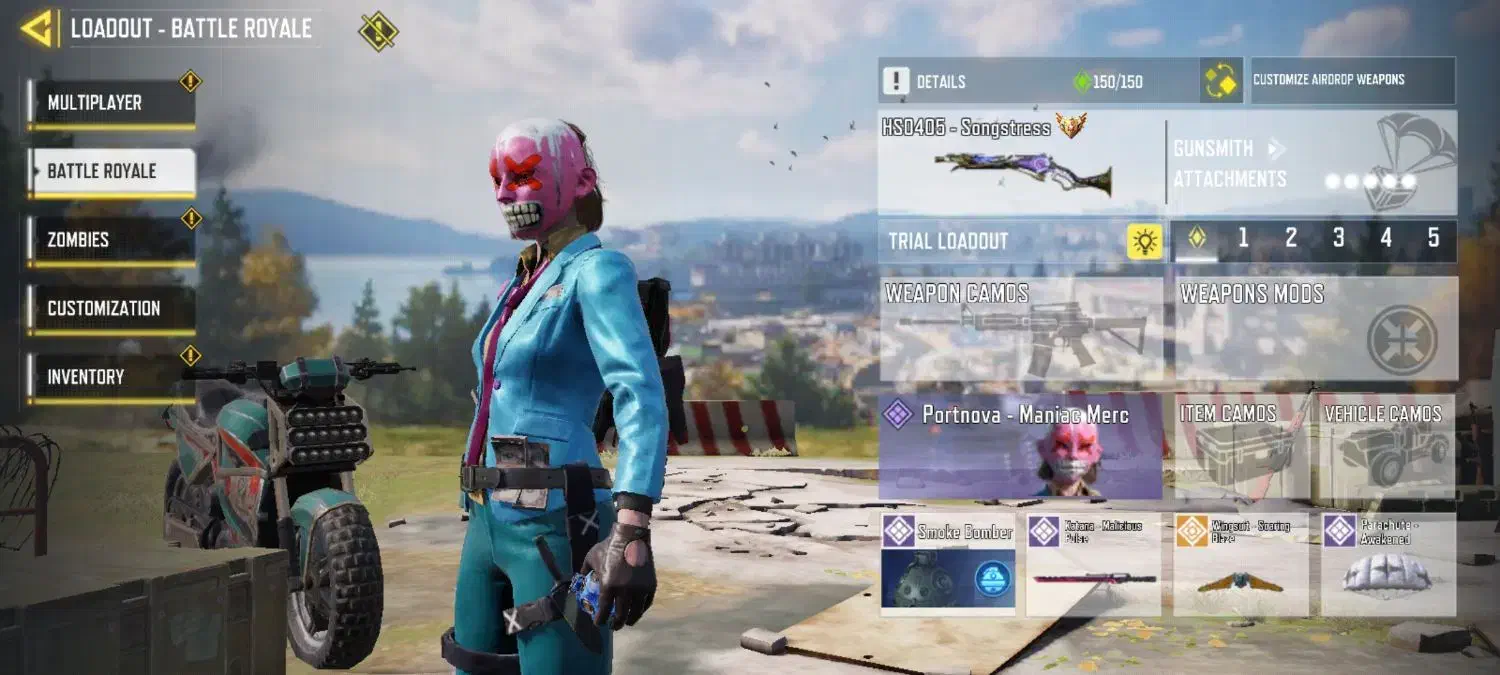Select the Battle Royale tab
Viewport: 1500px width, 675px height.
[111, 171]
